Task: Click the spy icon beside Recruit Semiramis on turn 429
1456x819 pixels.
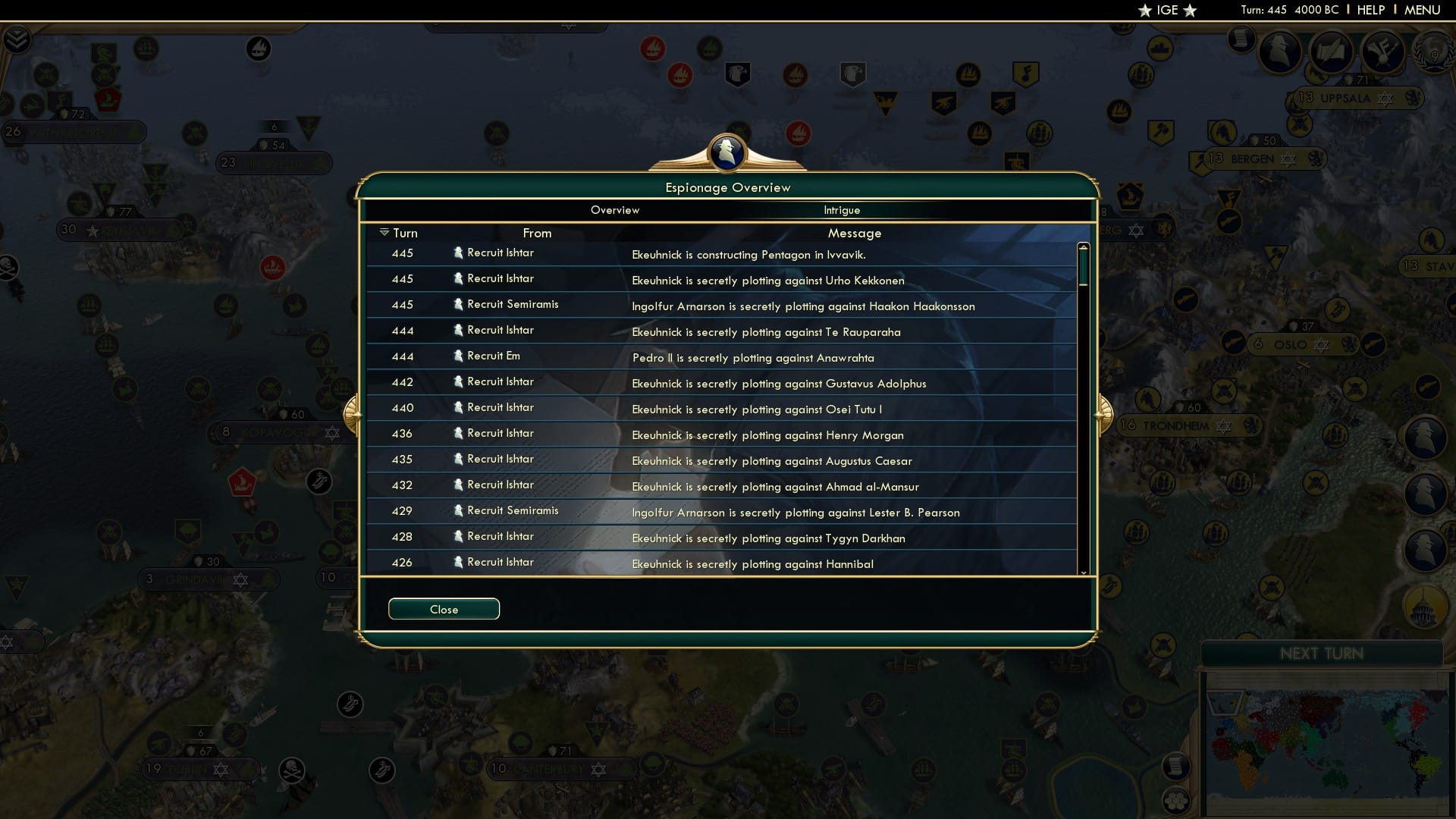Action: (x=458, y=510)
